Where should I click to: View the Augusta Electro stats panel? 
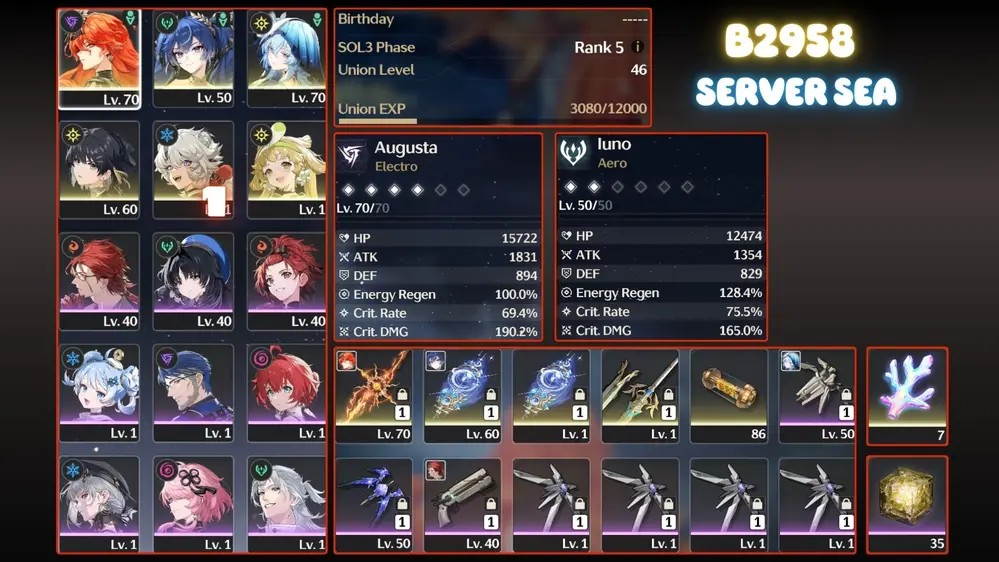pos(438,238)
